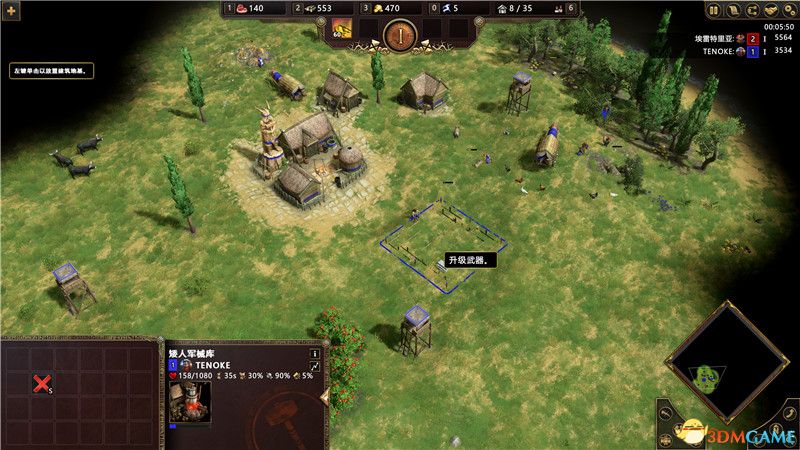Click the stats graph icon below info
This screenshot has width=800, height=450.
point(315,368)
